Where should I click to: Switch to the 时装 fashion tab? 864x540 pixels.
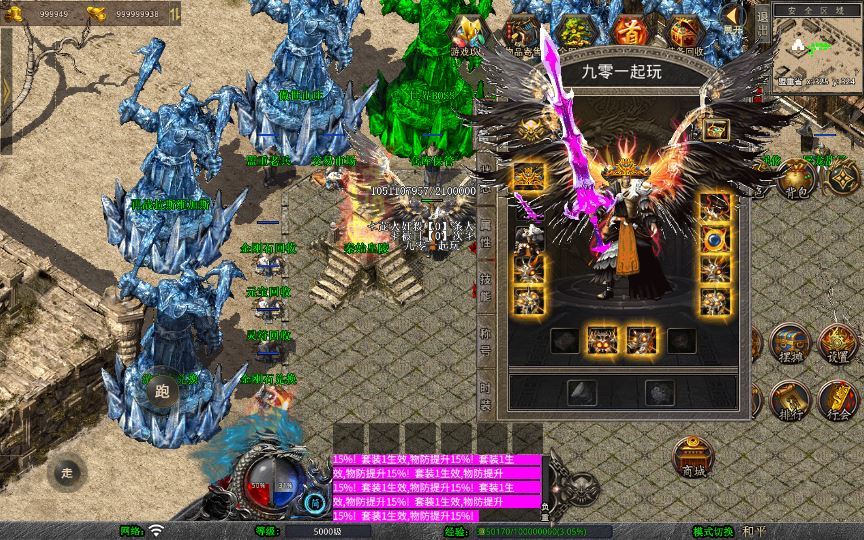(x=487, y=396)
